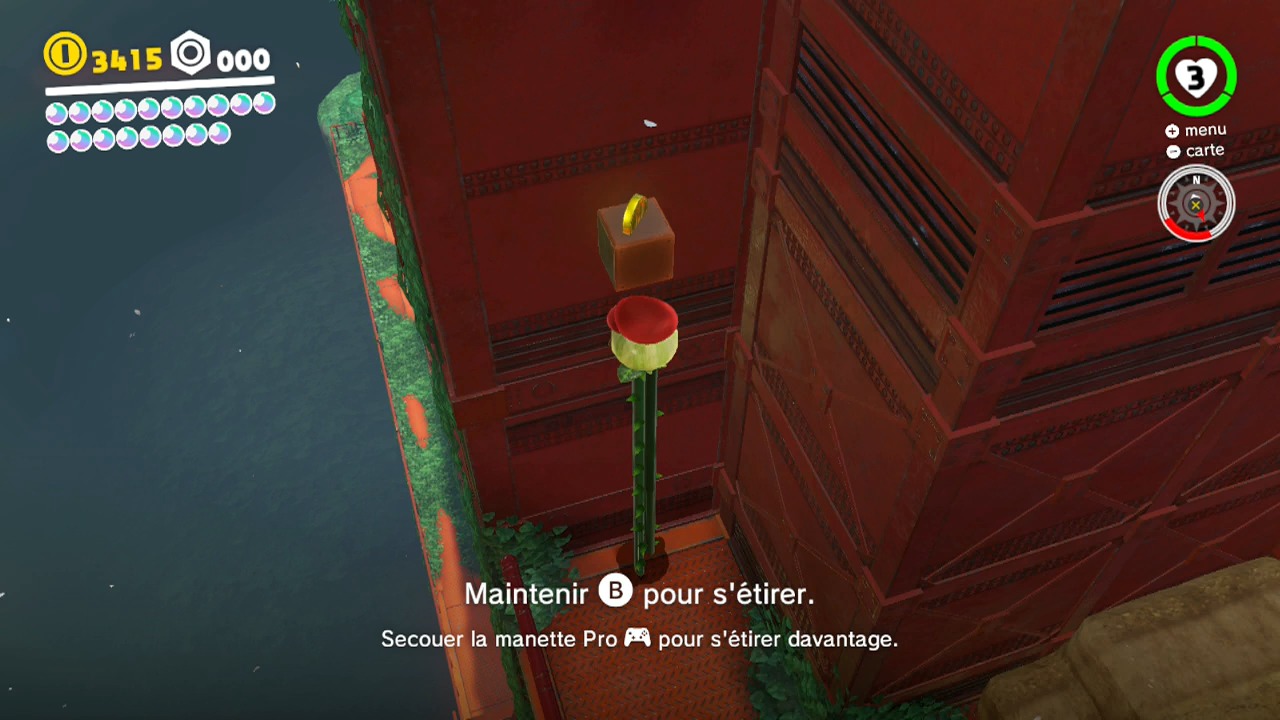Image resolution: width=1280 pixels, height=720 pixels.
Task: Click the Secouer la manette Pro hint text
Action: [640, 639]
